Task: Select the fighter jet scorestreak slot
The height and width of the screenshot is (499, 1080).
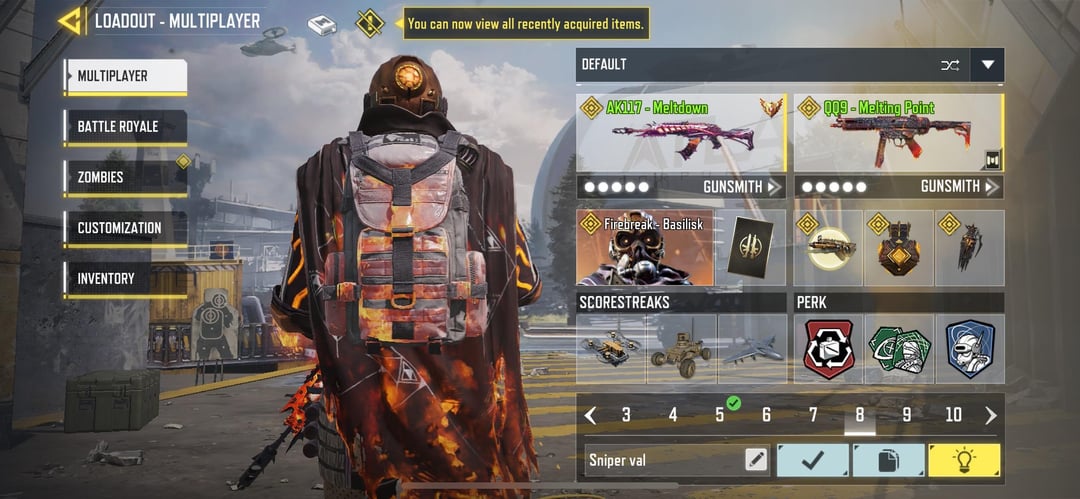Action: pyautogui.click(x=752, y=349)
